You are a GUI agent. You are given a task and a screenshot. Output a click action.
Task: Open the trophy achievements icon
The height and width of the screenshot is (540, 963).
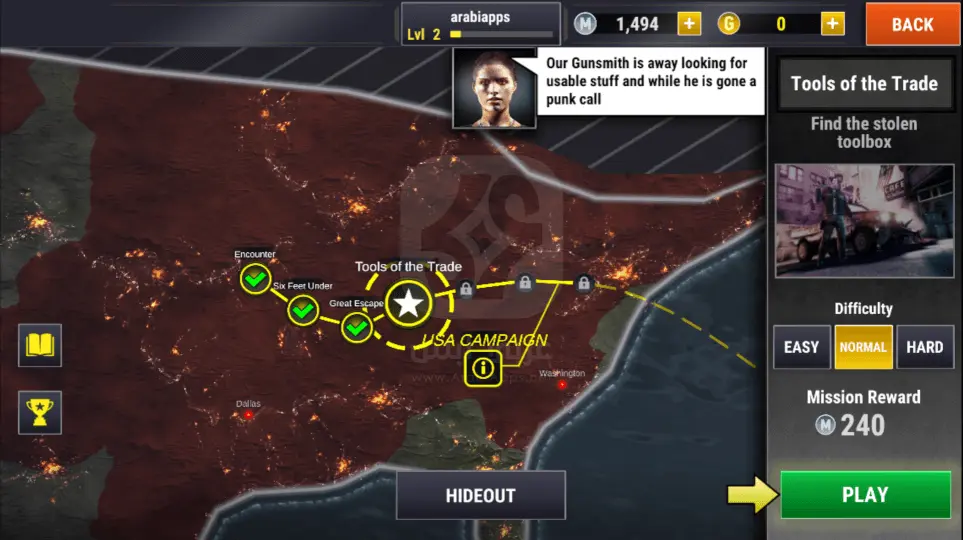tap(40, 411)
